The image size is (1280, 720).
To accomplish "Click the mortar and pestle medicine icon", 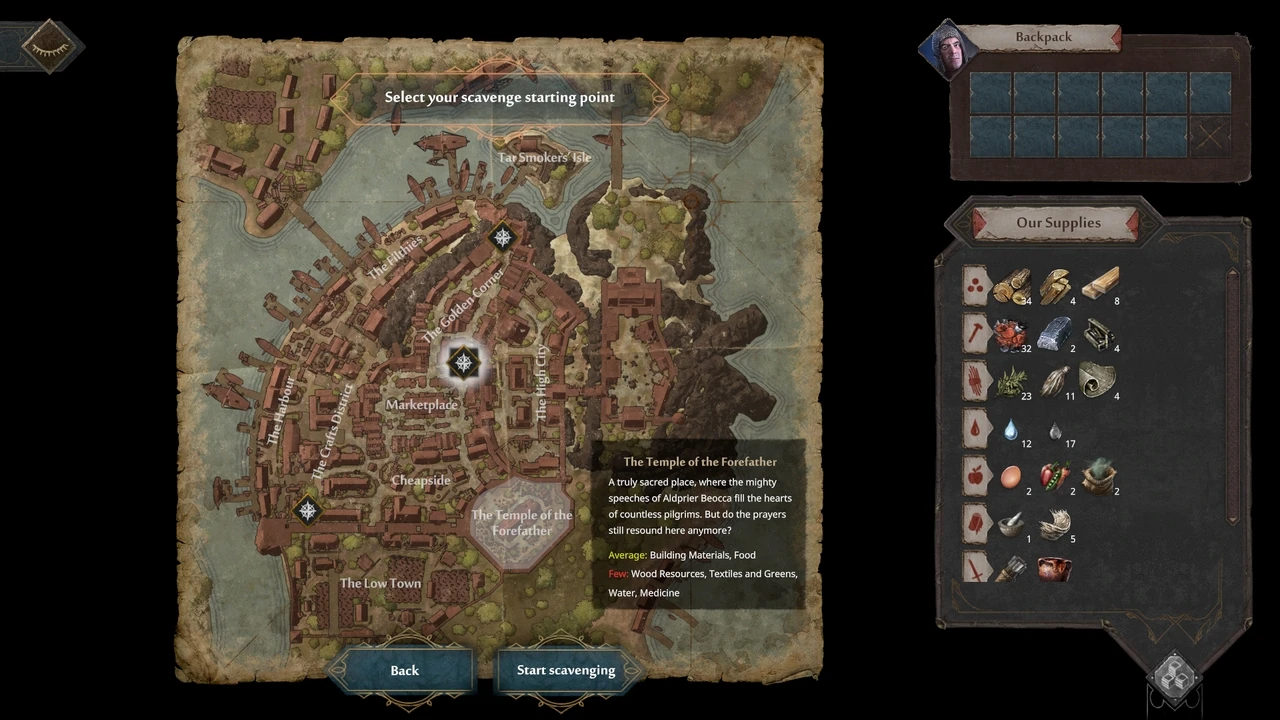I will click(x=1010, y=525).
